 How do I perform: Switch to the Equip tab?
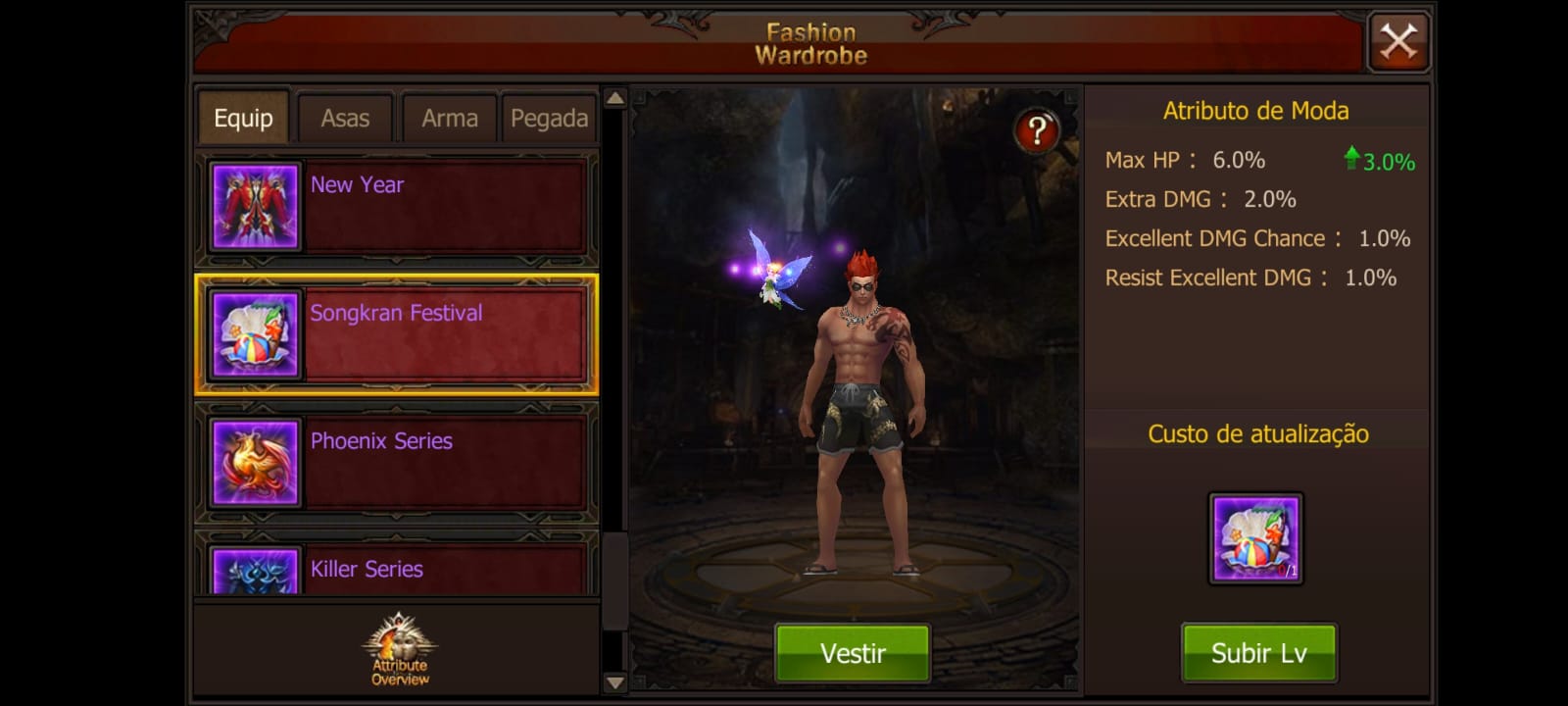[x=243, y=119]
